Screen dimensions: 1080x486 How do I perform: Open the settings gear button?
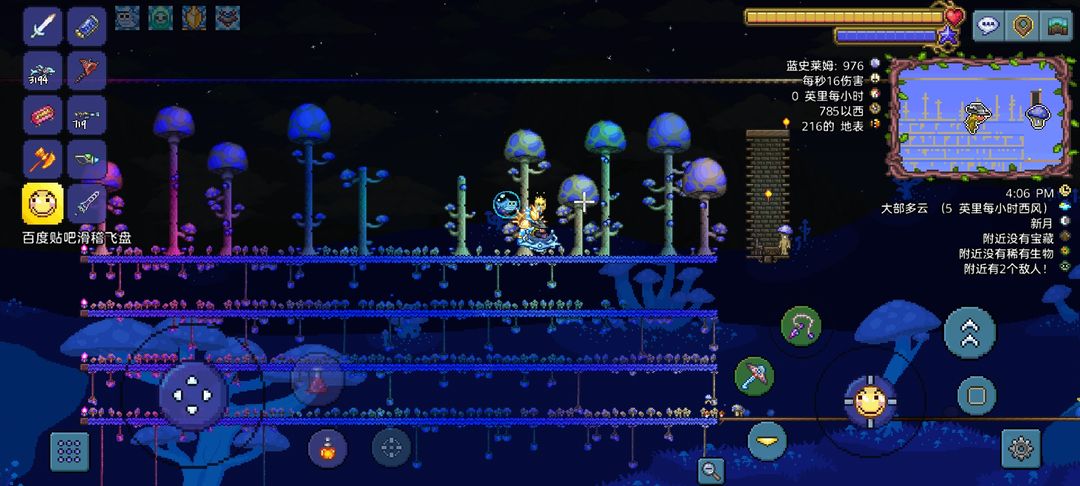pyautogui.click(x=1020, y=448)
